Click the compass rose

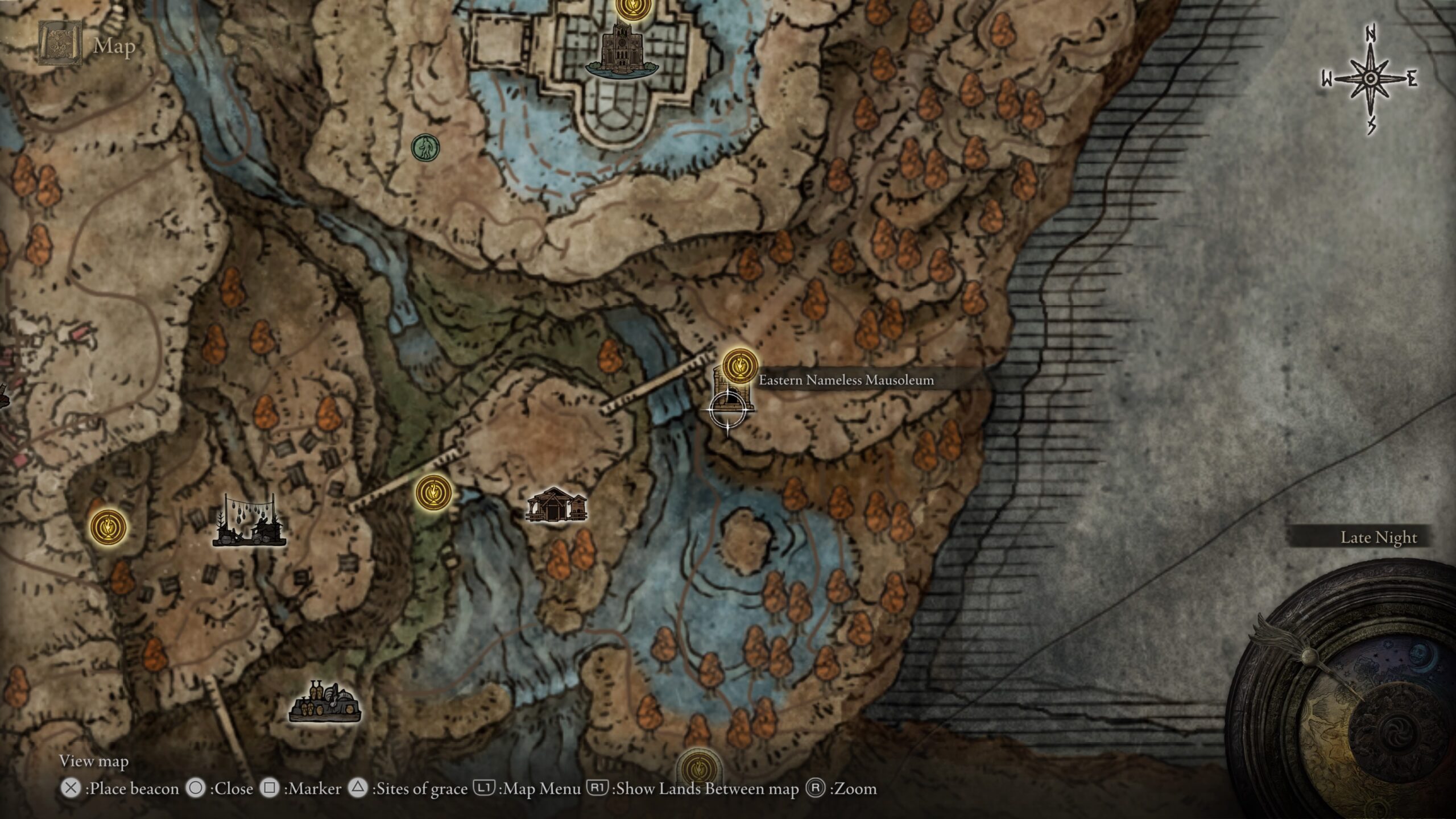(x=1371, y=79)
